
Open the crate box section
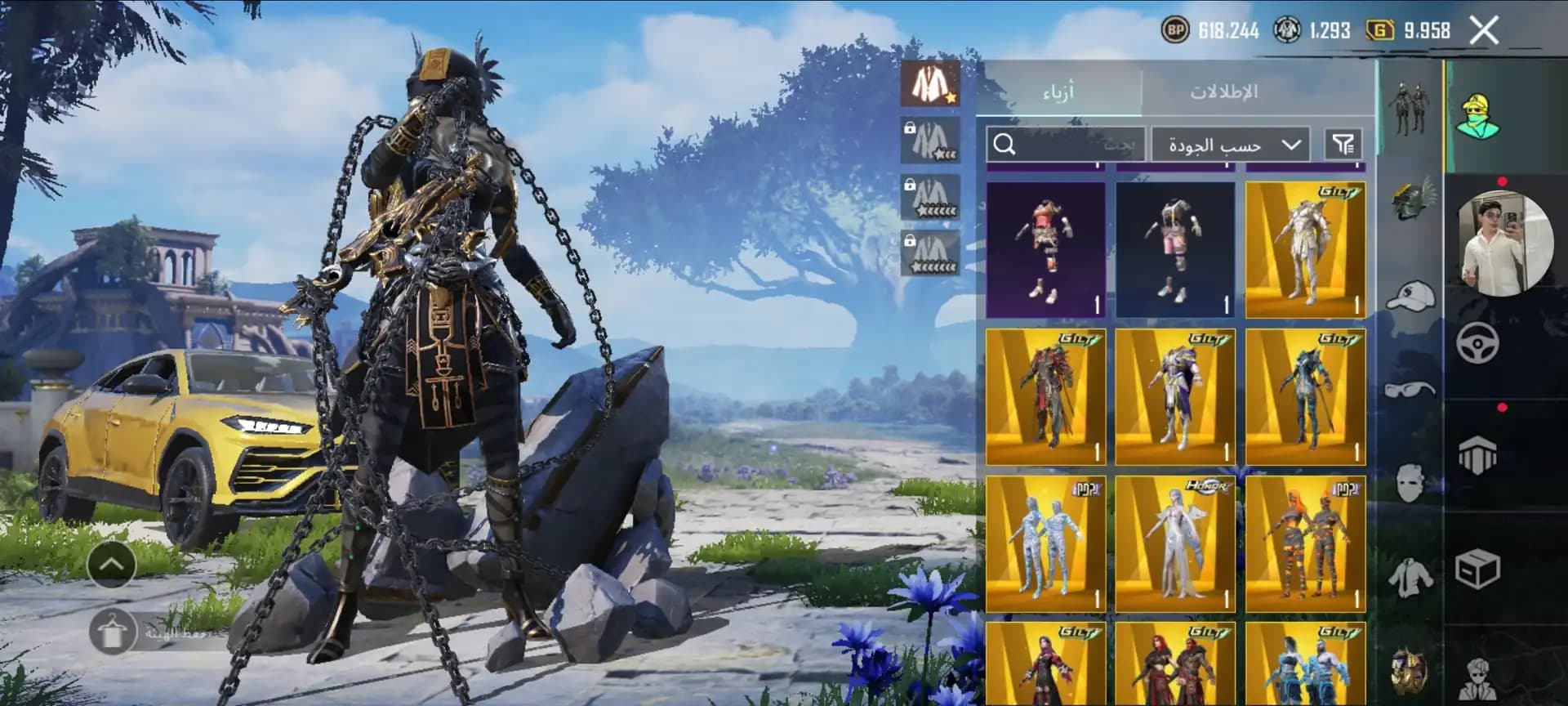pyautogui.click(x=1477, y=570)
